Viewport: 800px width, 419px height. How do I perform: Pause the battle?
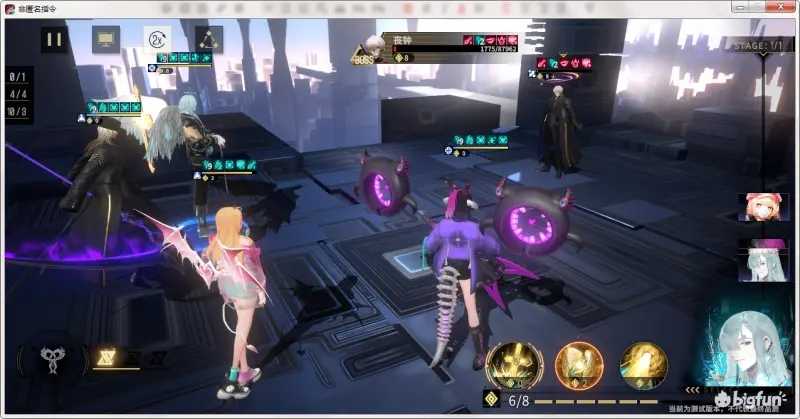54,40
